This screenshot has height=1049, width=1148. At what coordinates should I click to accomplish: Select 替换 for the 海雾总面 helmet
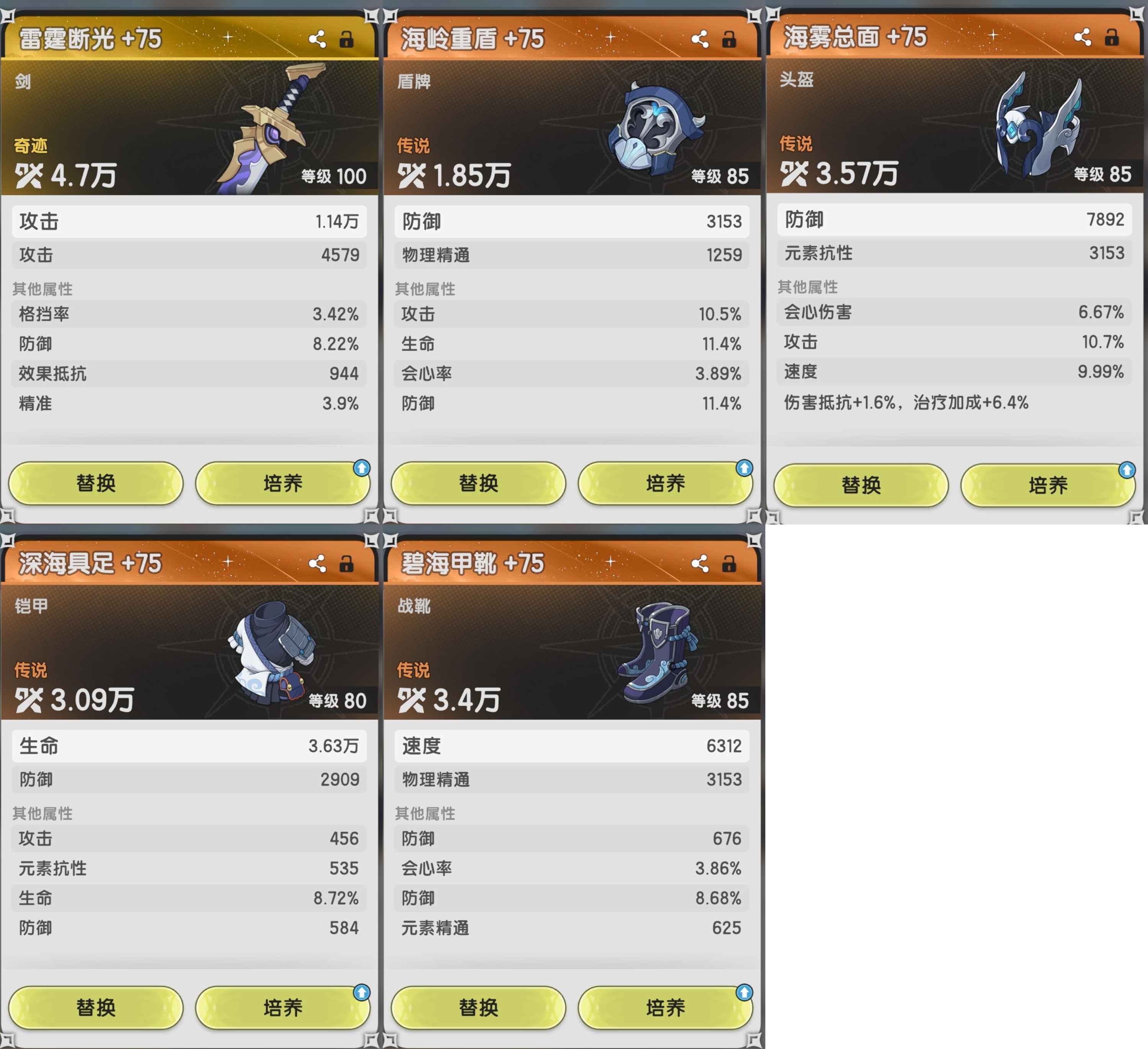tap(861, 485)
